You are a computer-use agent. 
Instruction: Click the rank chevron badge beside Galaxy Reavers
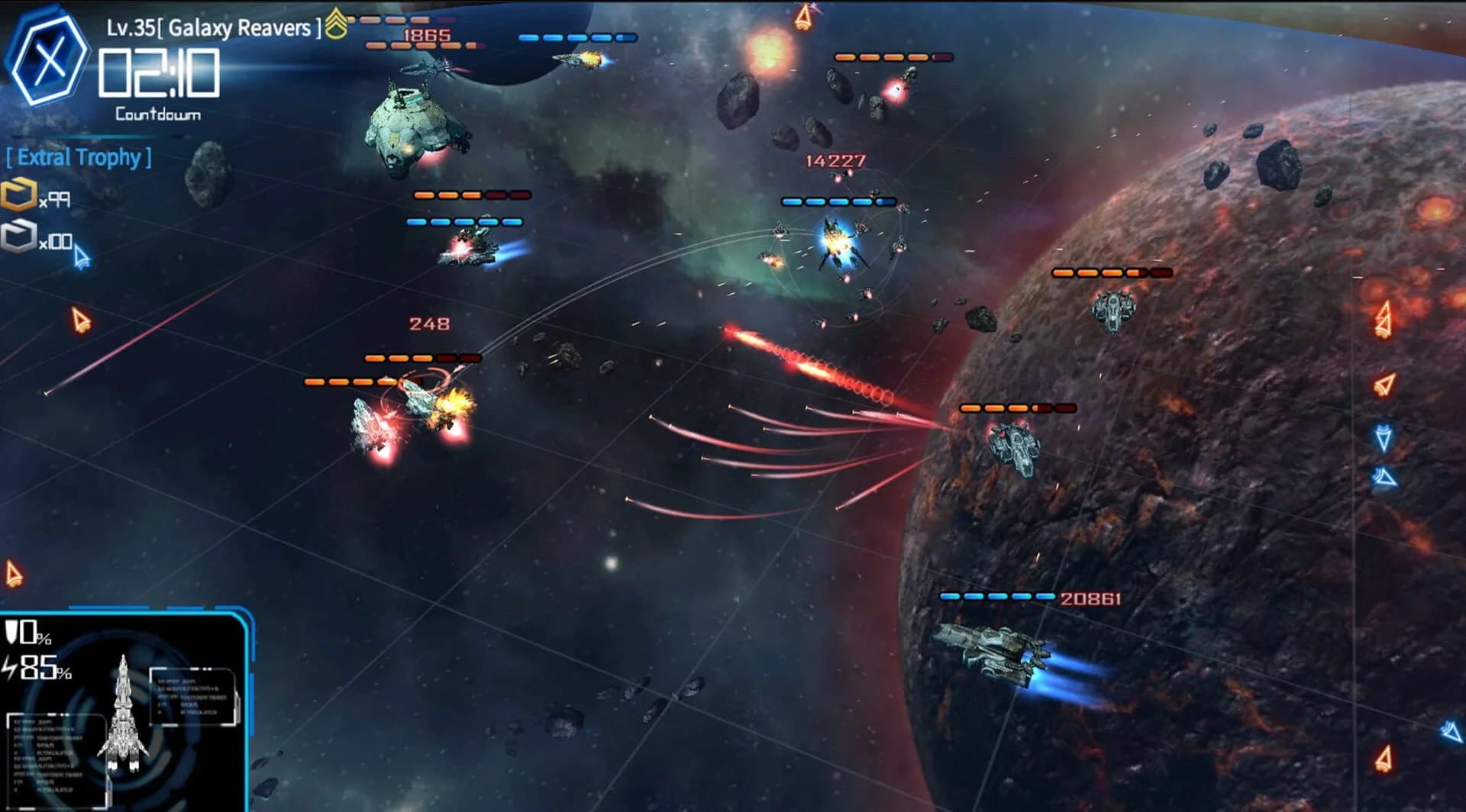click(x=336, y=21)
